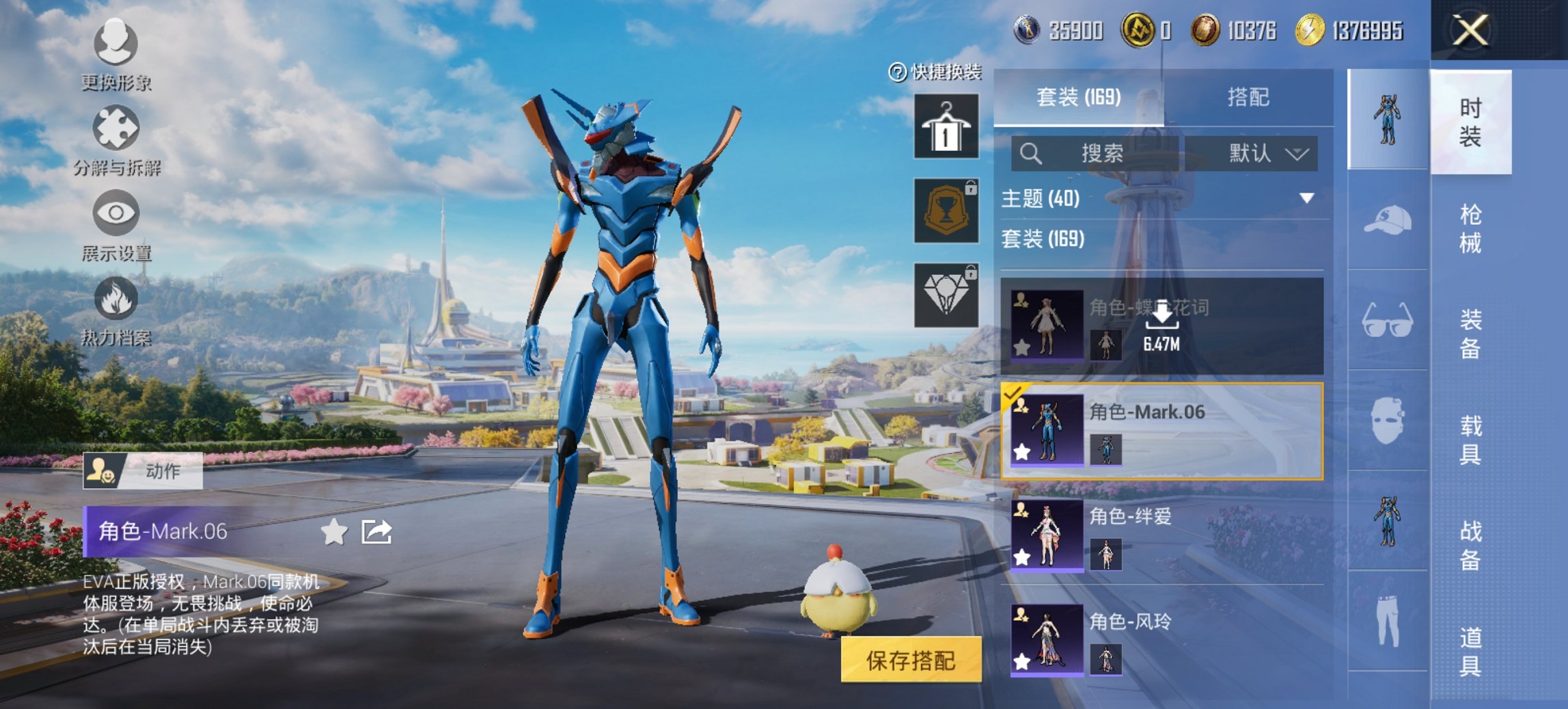1568x709 pixels.
Task: Favorite the Mark.06 outfit with the star
Action: [334, 532]
